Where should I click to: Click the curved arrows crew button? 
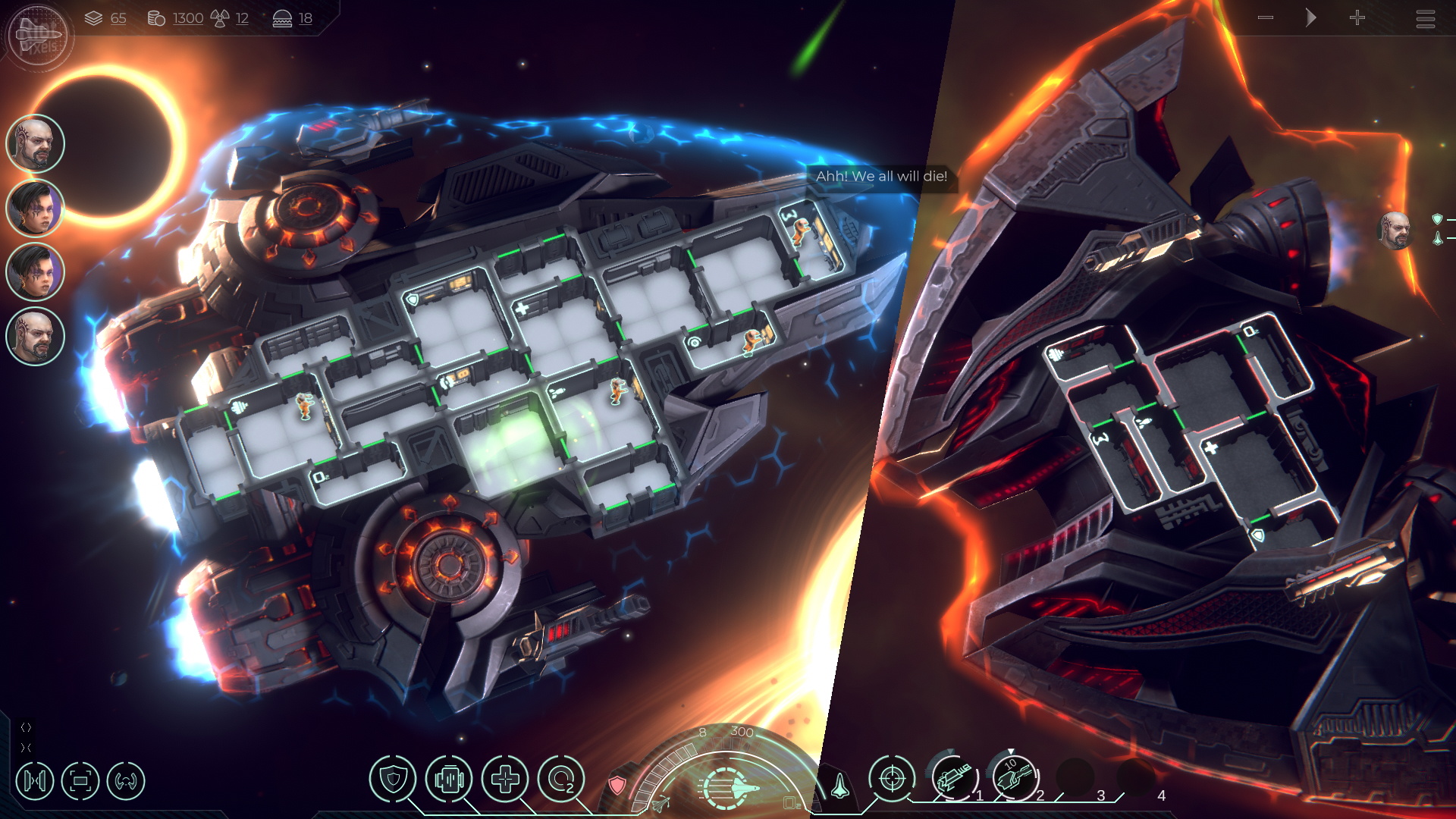(x=126, y=780)
